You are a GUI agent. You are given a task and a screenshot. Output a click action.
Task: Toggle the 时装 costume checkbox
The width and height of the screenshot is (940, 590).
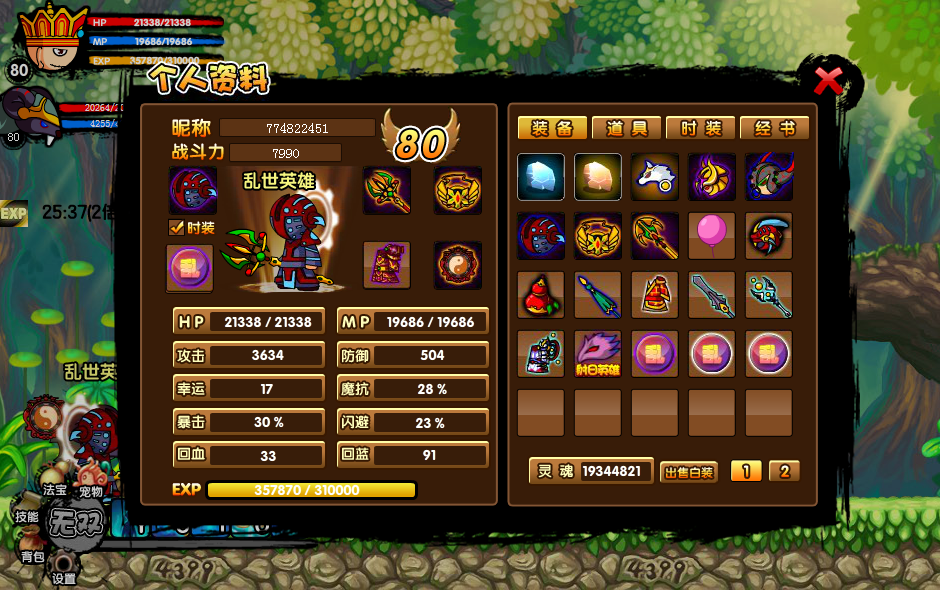tap(177, 228)
